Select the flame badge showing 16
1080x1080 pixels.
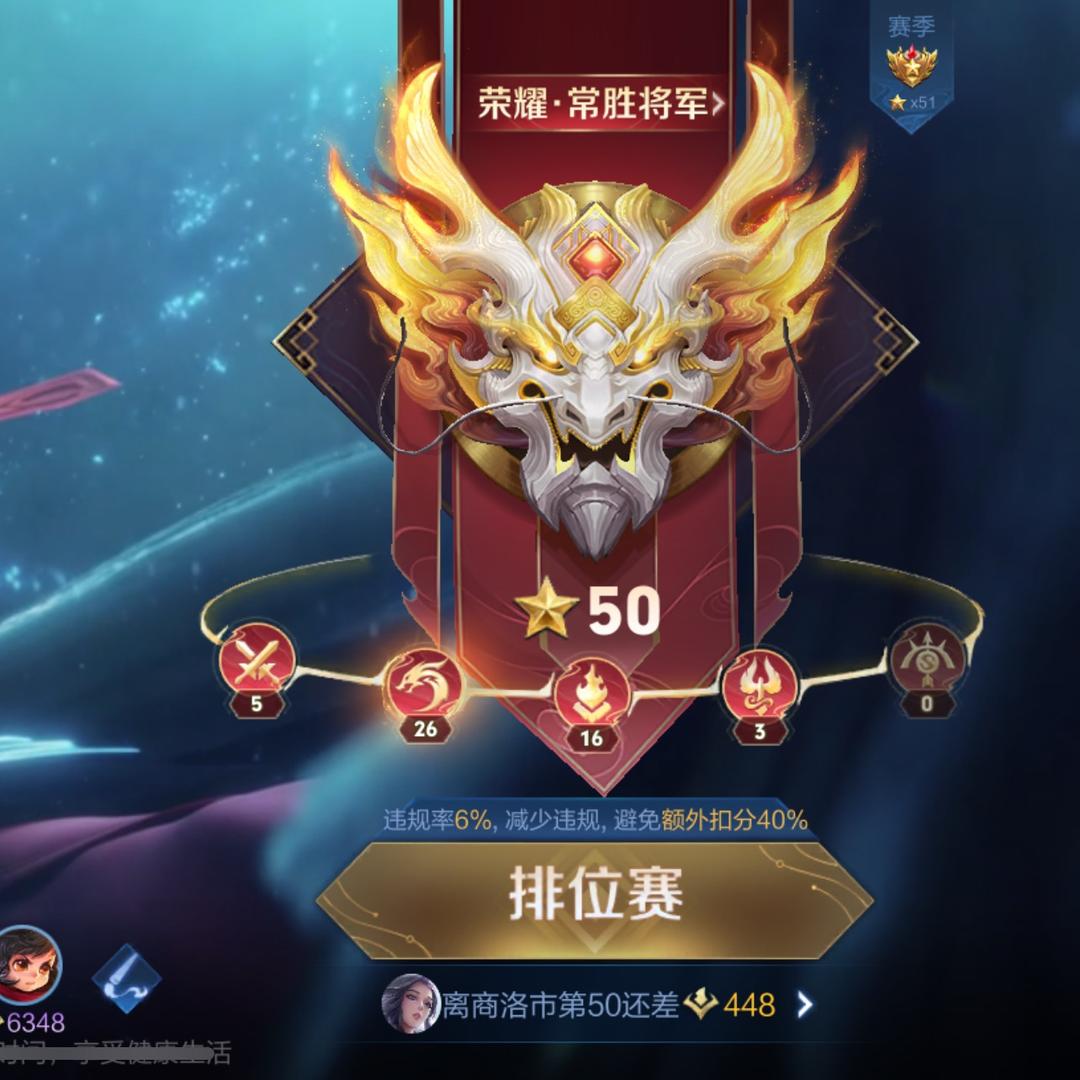592,693
